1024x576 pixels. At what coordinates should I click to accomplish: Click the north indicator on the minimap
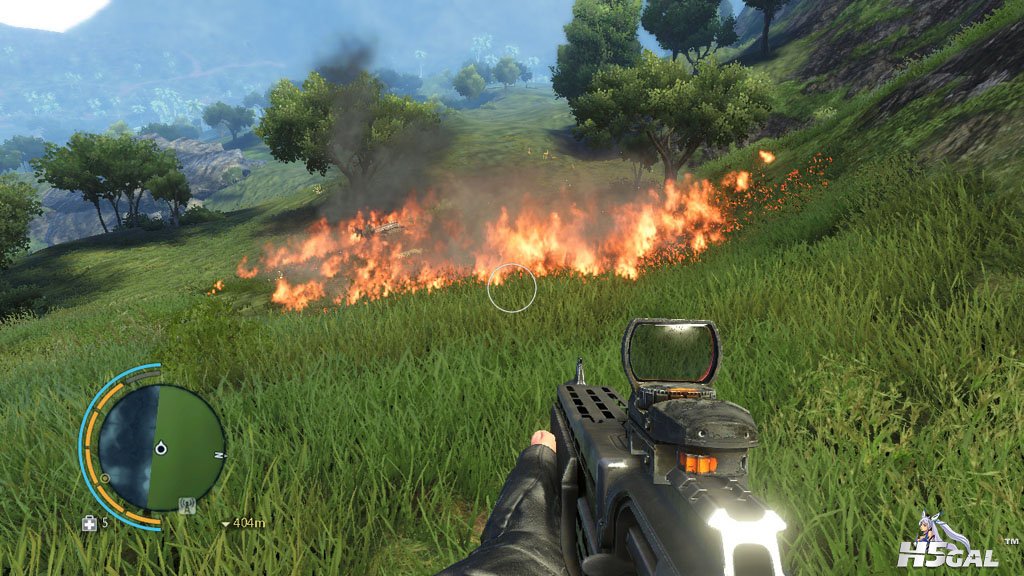click(x=221, y=455)
